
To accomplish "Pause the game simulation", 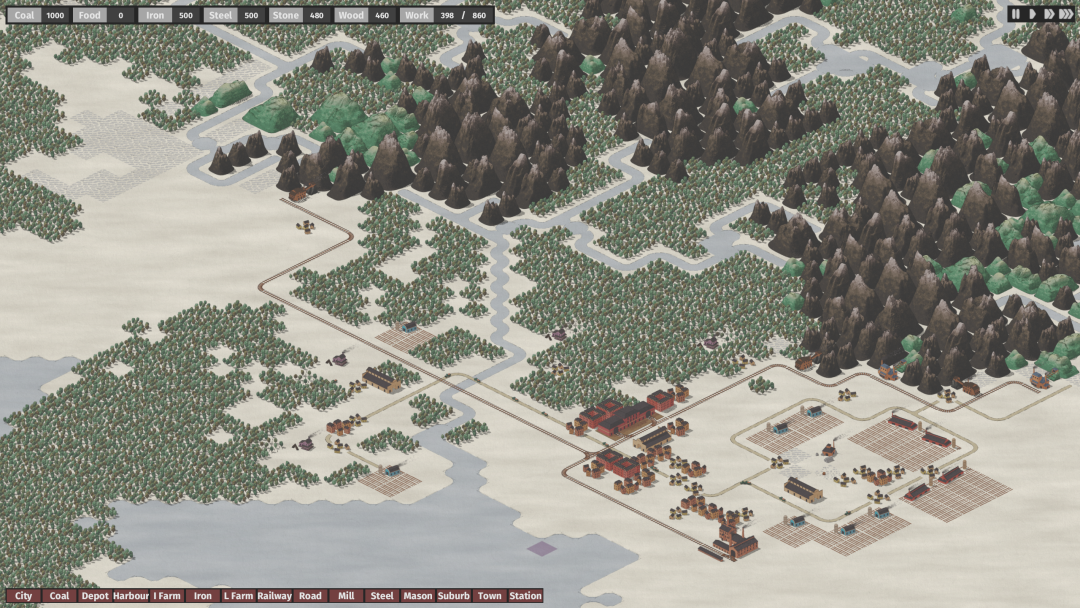I will pos(1015,14).
